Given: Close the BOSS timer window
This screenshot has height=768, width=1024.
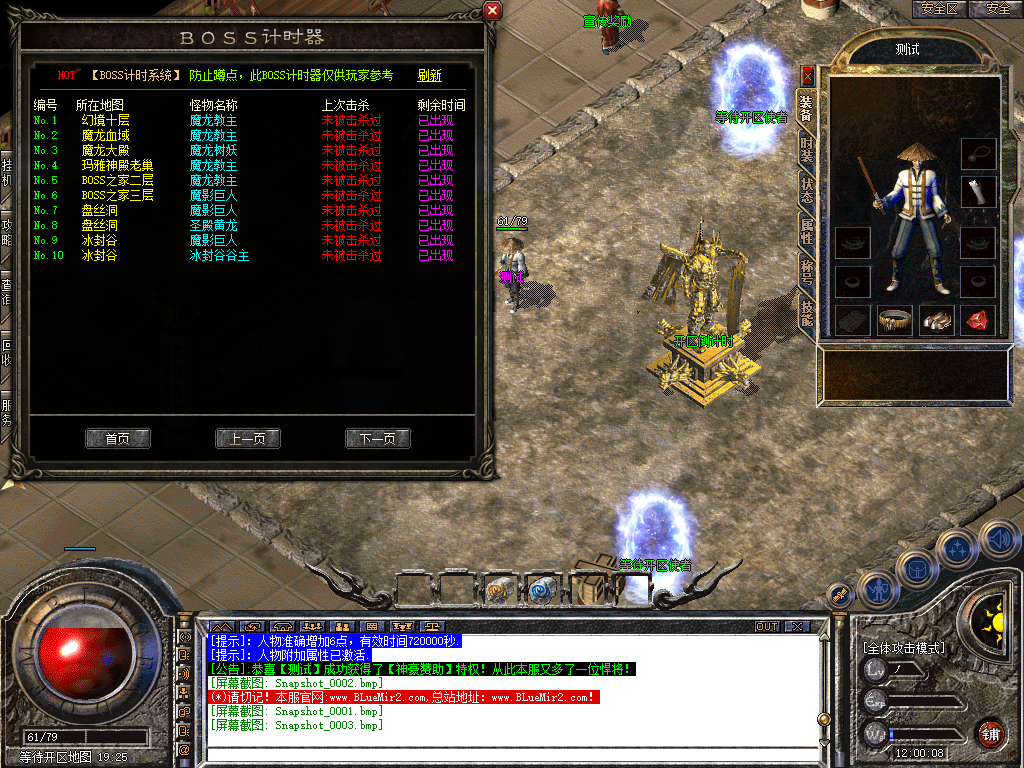Looking at the screenshot, I should pyautogui.click(x=492, y=11).
